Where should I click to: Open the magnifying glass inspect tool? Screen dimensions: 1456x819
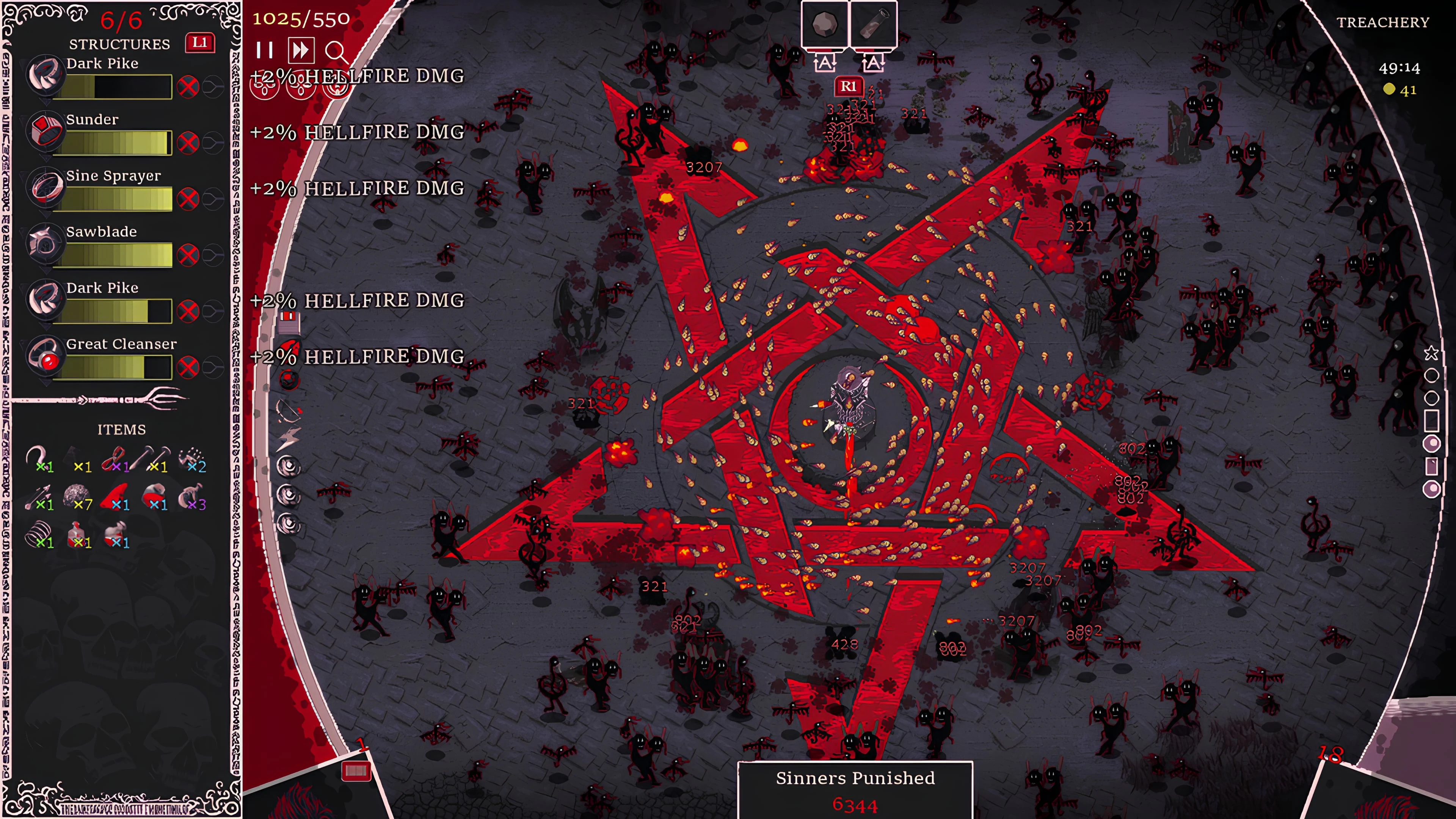[x=336, y=52]
